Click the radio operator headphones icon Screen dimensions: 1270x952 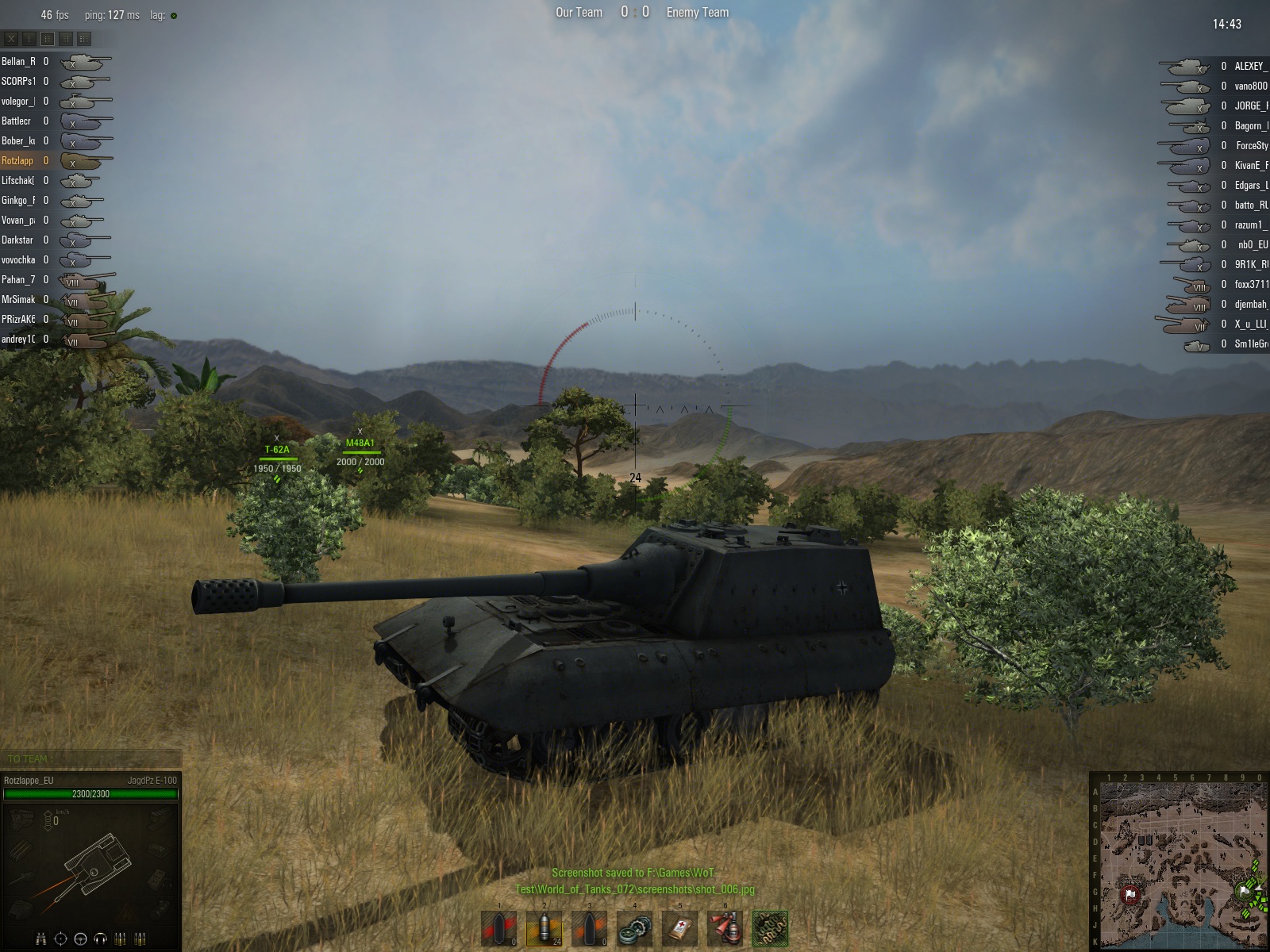click(100, 939)
